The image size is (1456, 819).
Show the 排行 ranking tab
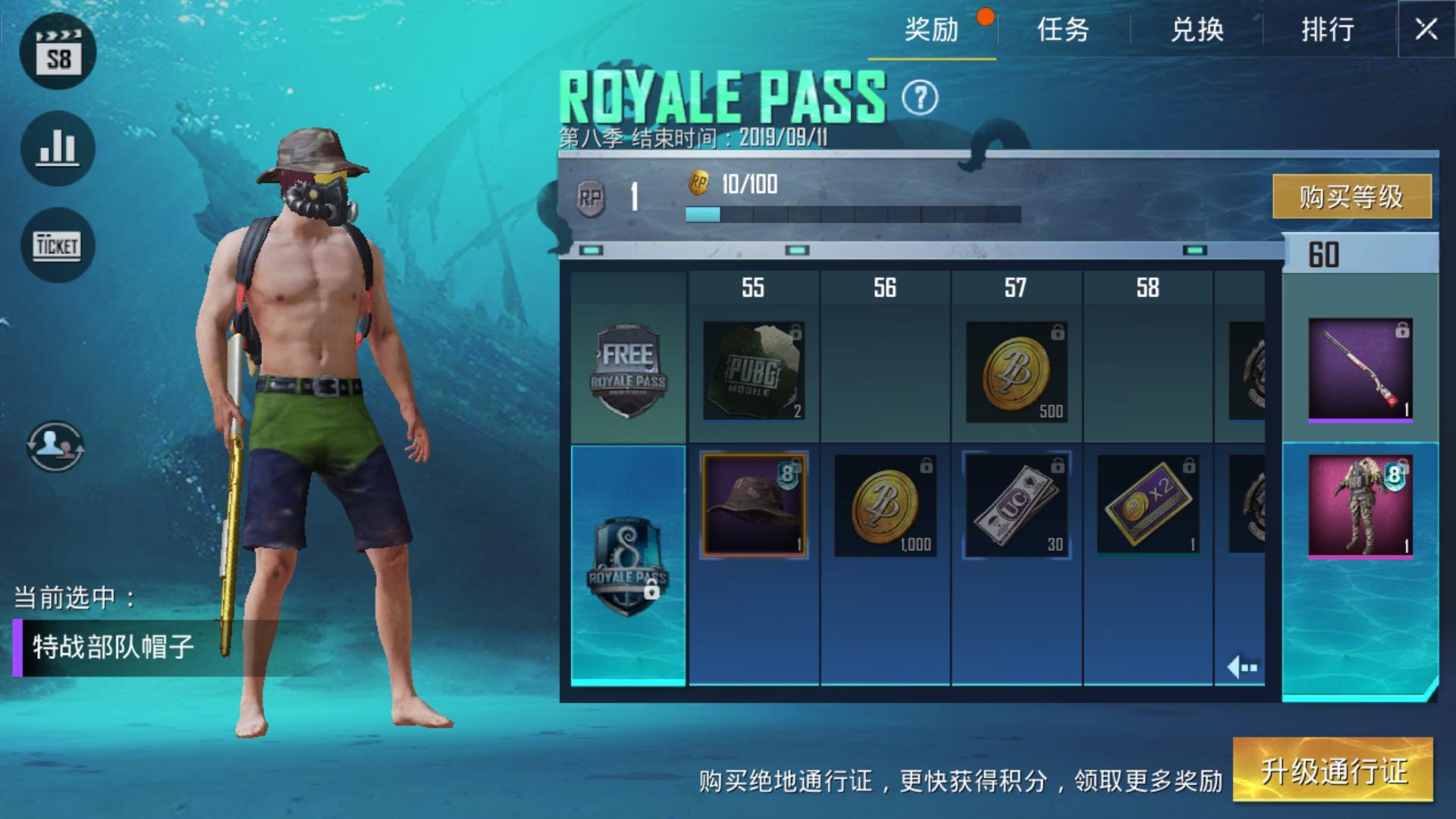tap(1328, 30)
